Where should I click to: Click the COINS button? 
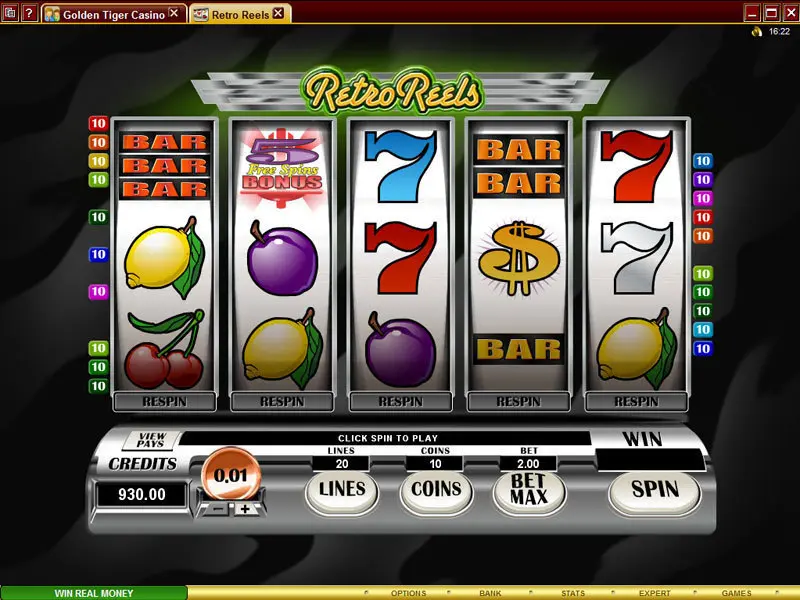point(436,490)
